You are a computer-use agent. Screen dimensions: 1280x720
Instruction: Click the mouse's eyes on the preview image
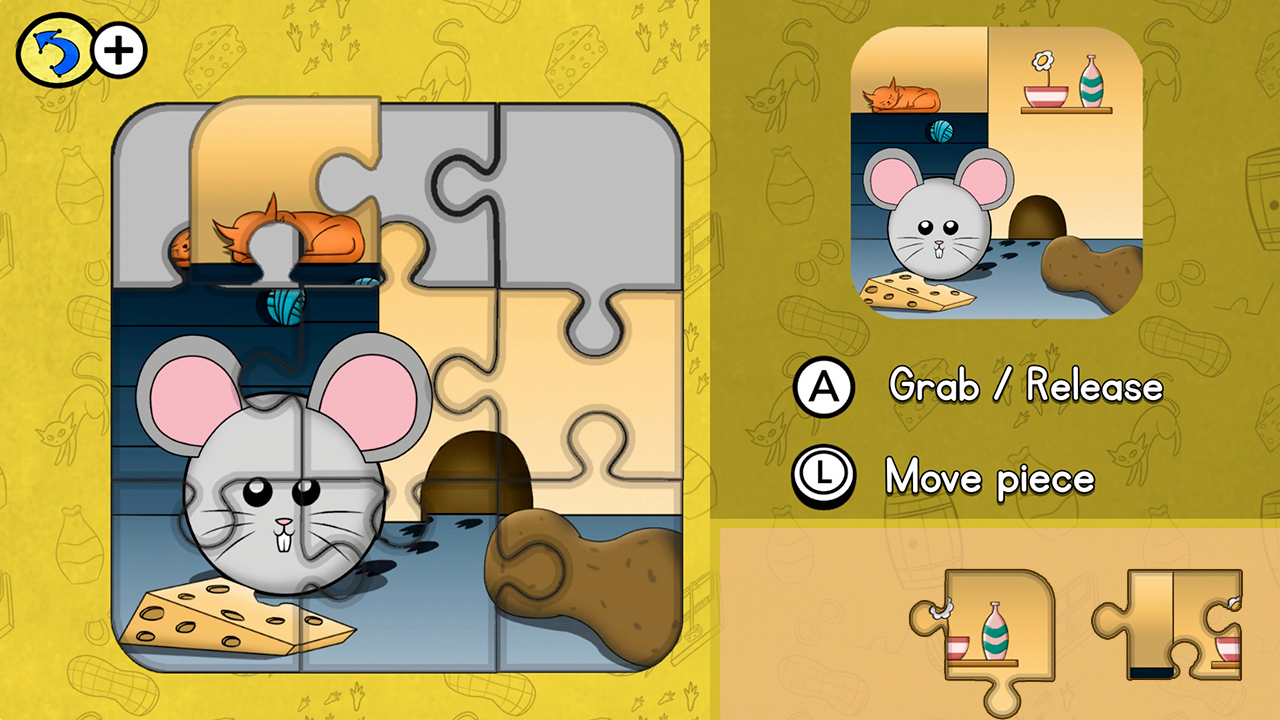(942, 225)
